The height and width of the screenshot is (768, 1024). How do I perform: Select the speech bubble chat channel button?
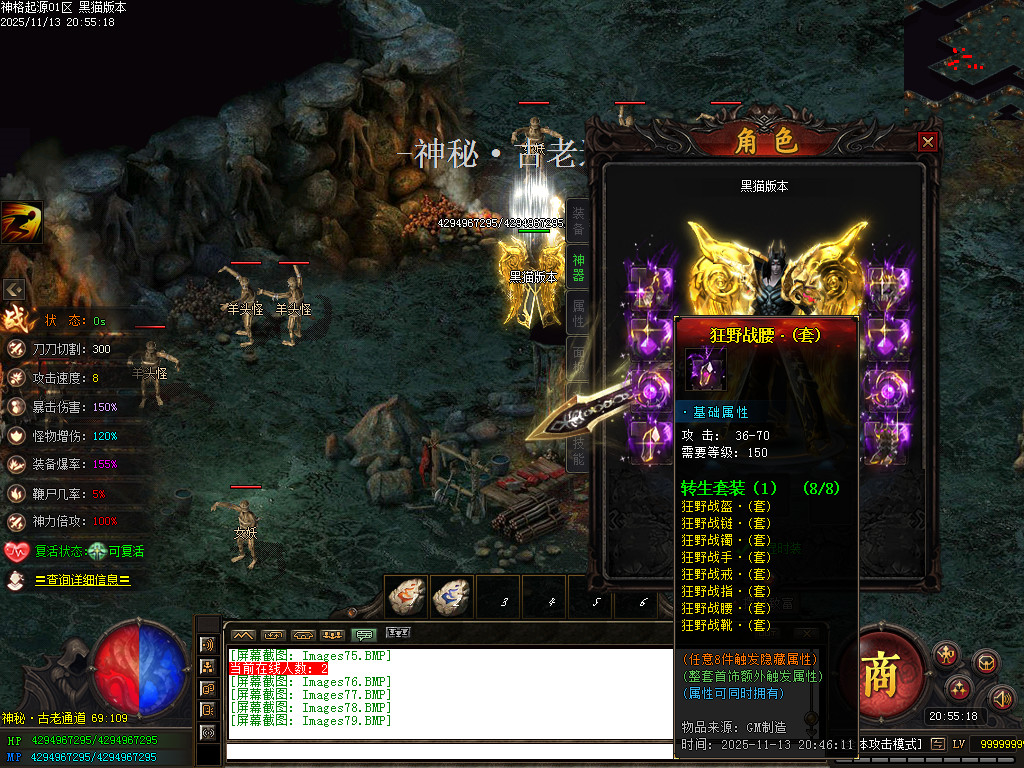point(365,634)
